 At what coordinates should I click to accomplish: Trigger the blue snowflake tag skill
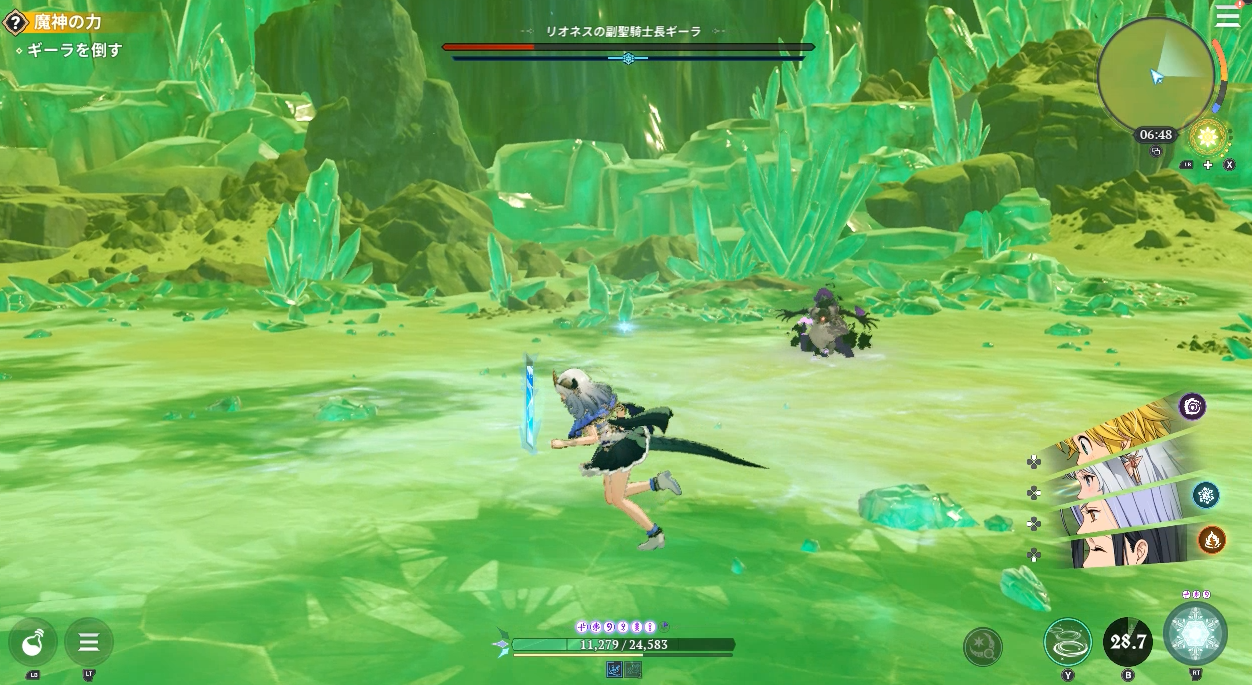point(1206,494)
